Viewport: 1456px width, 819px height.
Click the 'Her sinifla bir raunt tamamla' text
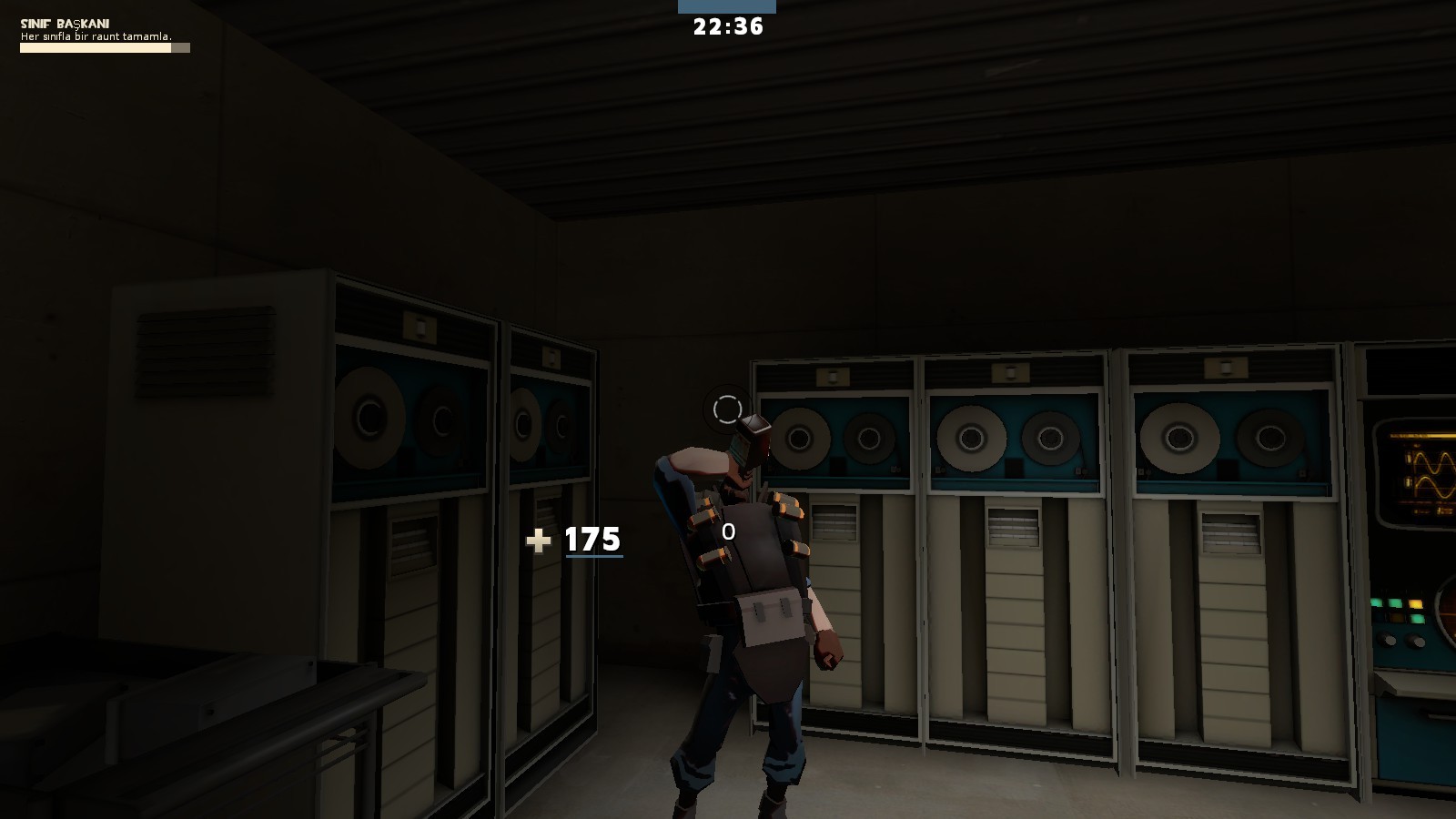pos(96,36)
